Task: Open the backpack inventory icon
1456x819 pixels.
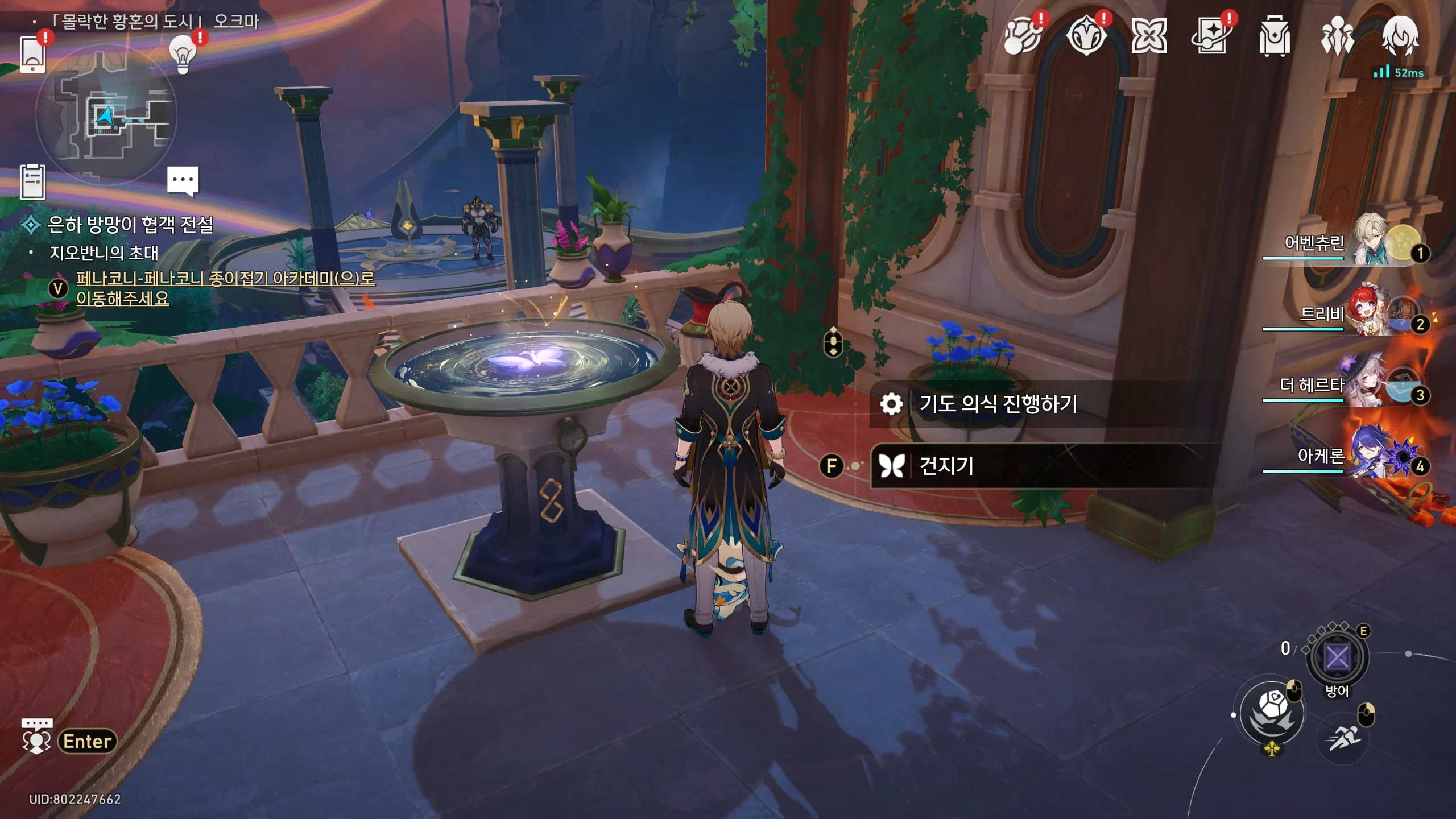Action: coord(1274,36)
